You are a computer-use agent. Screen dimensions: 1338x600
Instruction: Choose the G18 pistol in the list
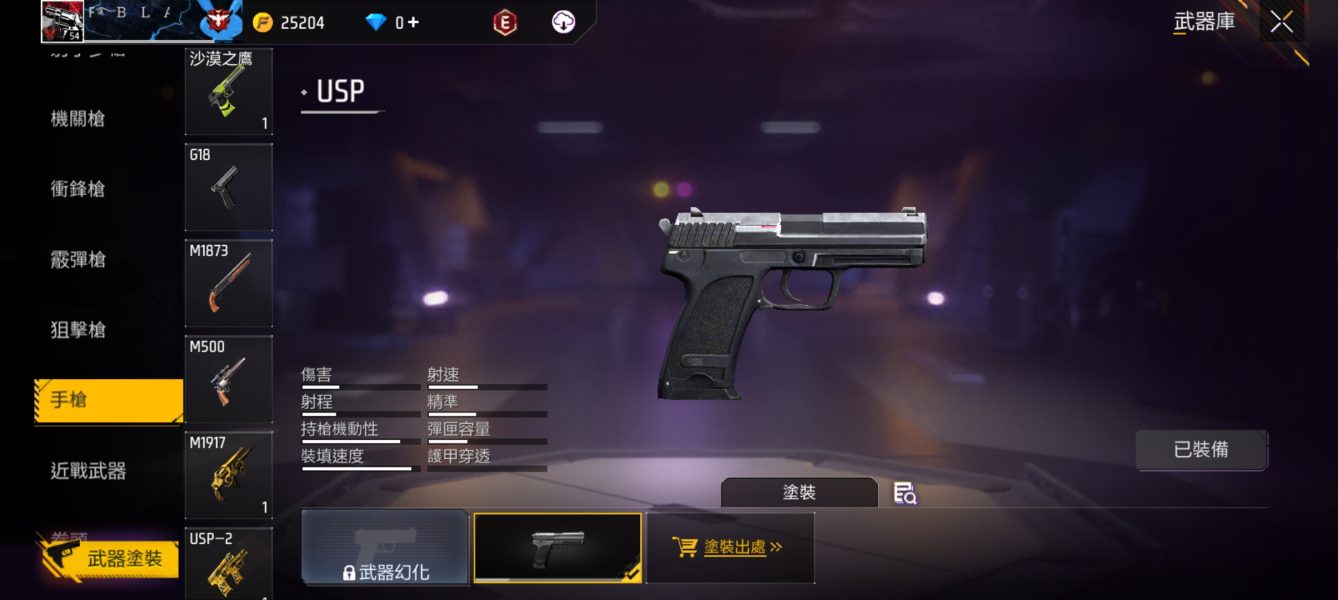click(228, 187)
